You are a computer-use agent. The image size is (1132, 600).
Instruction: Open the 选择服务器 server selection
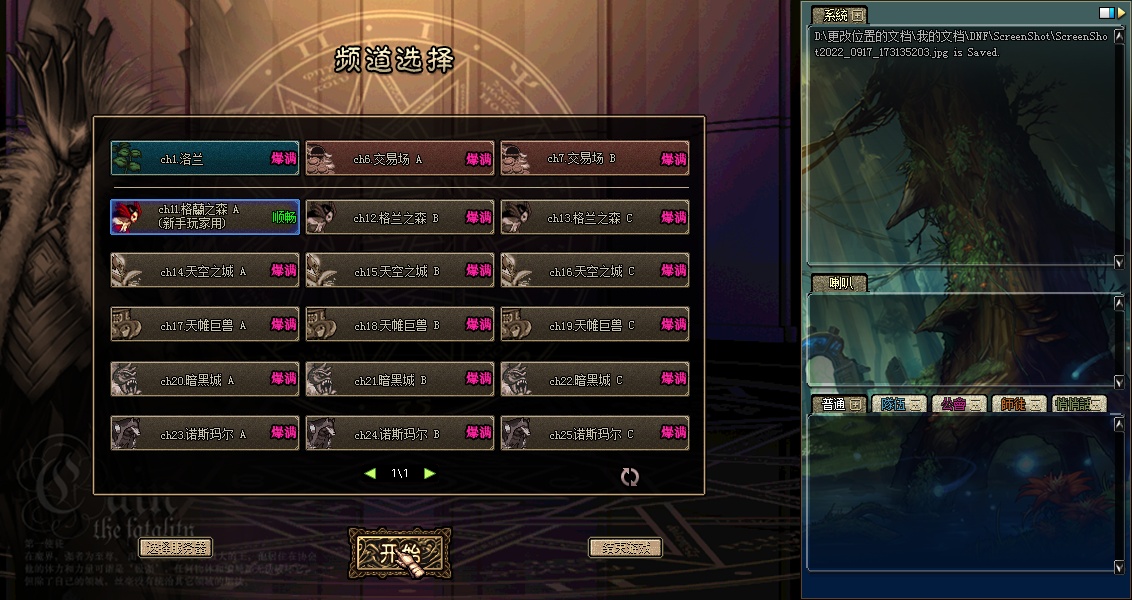pos(175,548)
